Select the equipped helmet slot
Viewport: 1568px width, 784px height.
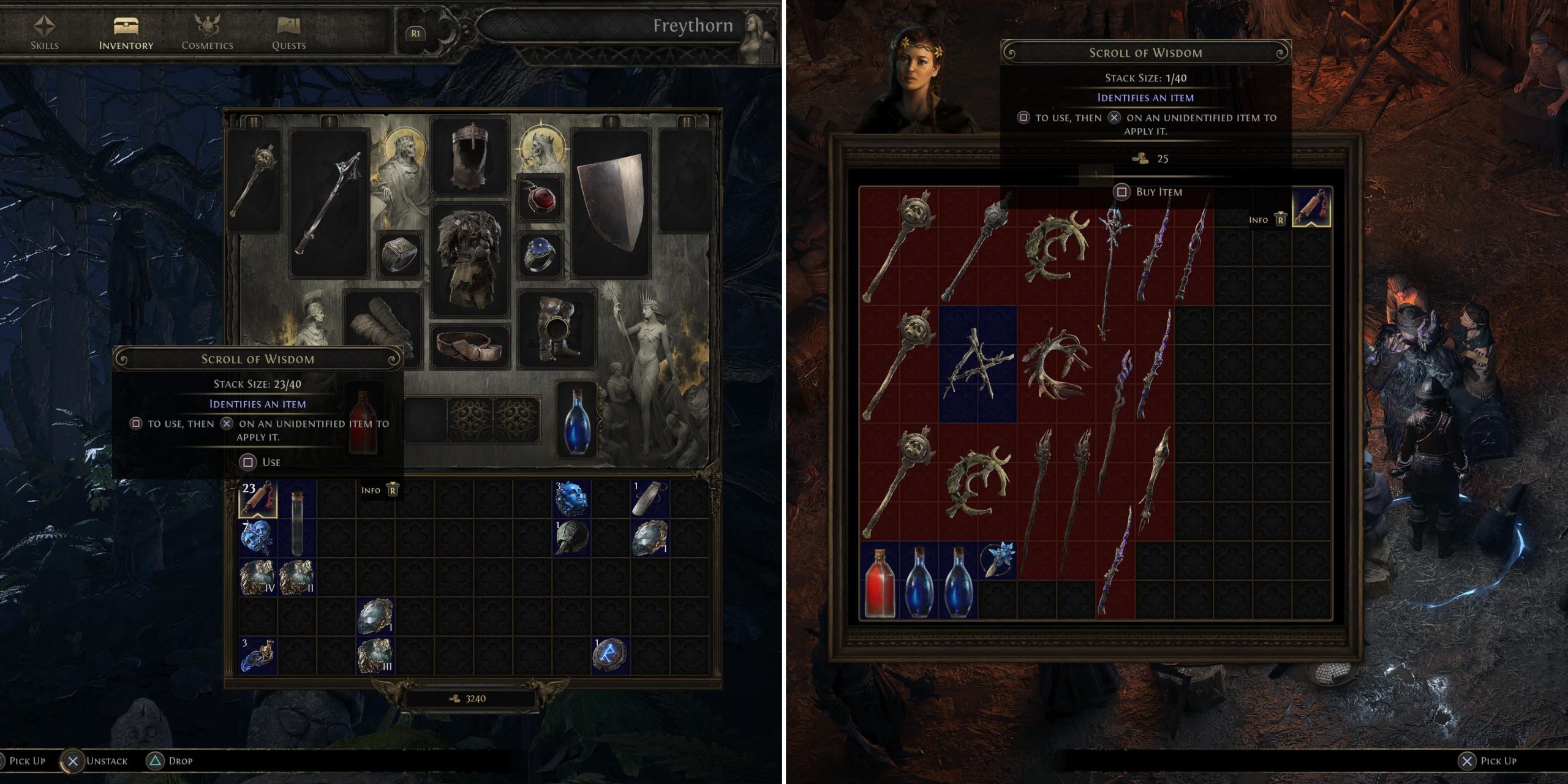470,156
